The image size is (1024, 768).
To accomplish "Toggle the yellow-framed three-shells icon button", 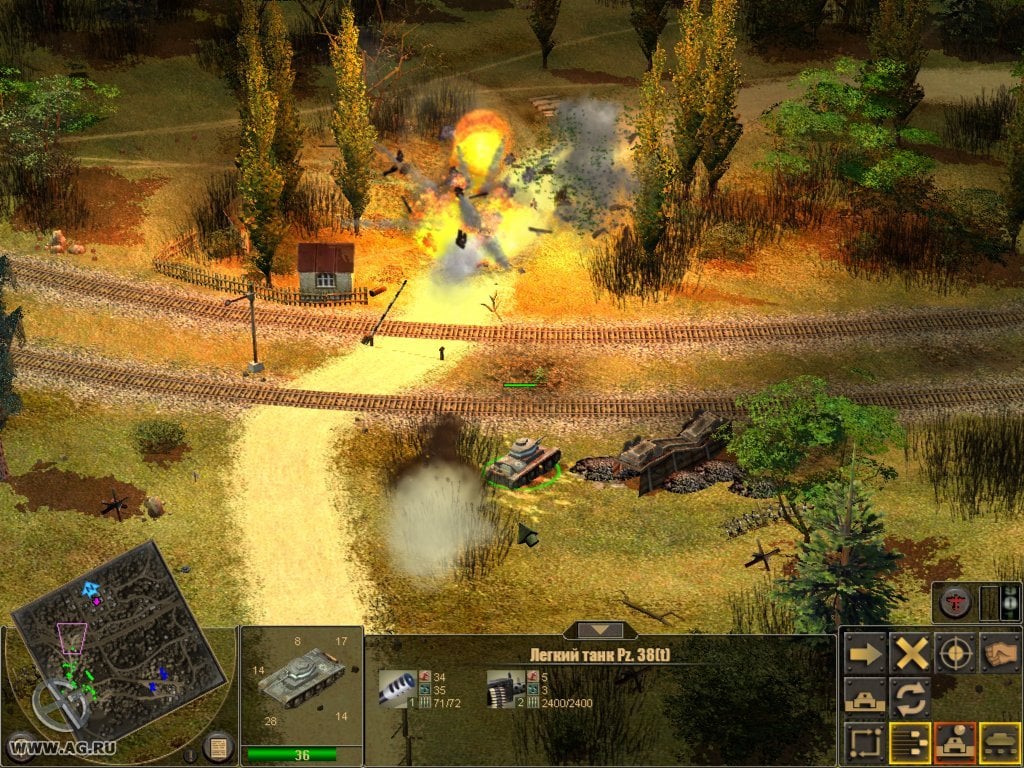I will click(911, 742).
